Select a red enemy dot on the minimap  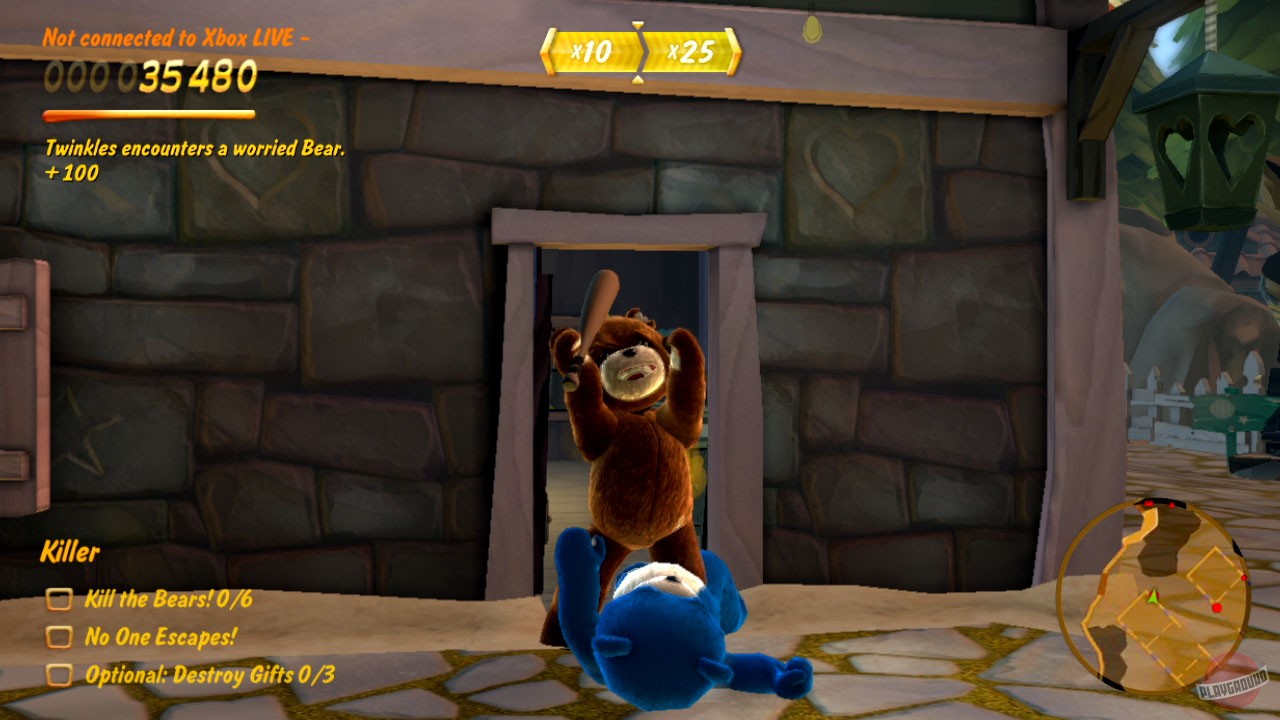[1216, 605]
